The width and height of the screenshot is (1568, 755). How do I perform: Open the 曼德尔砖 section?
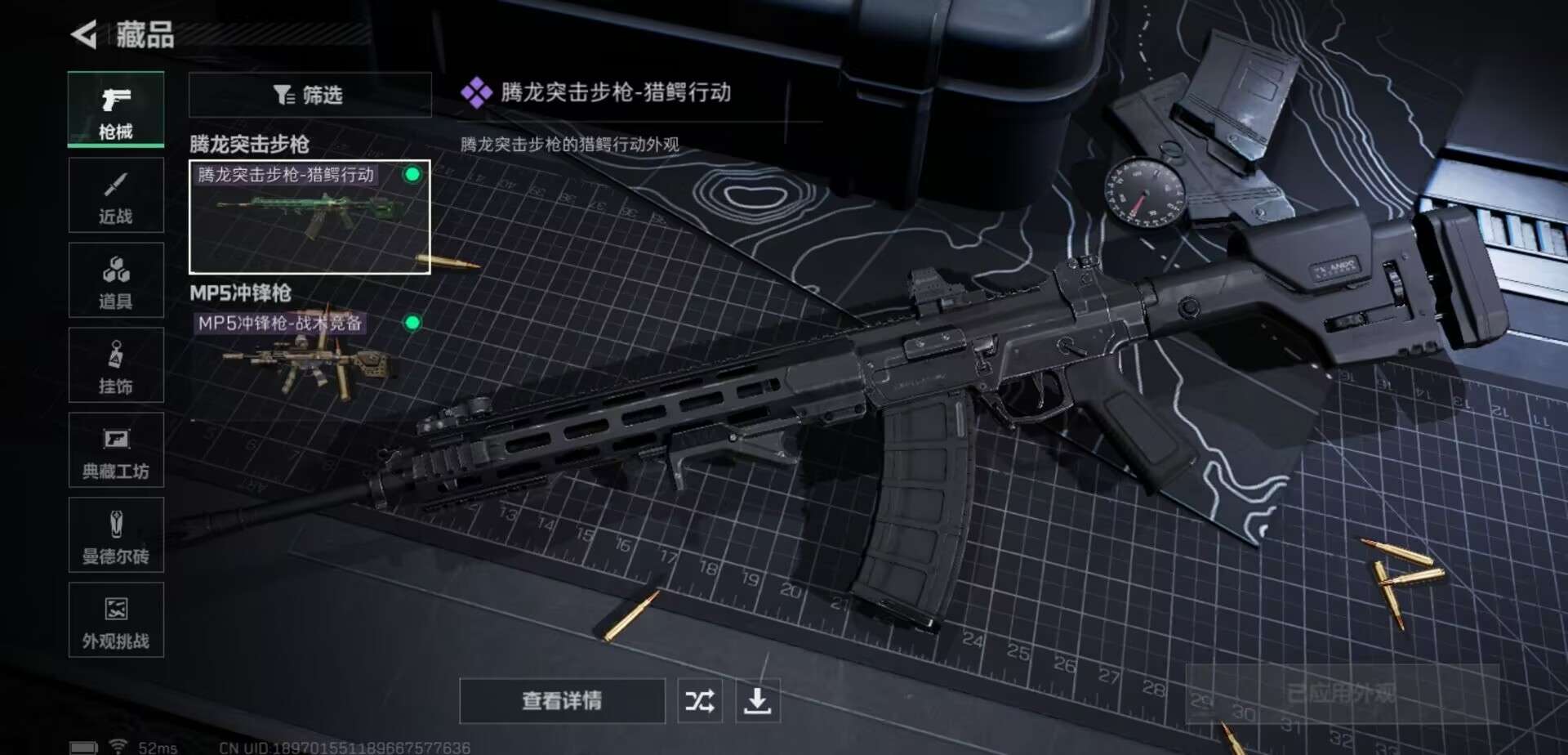tap(116, 535)
